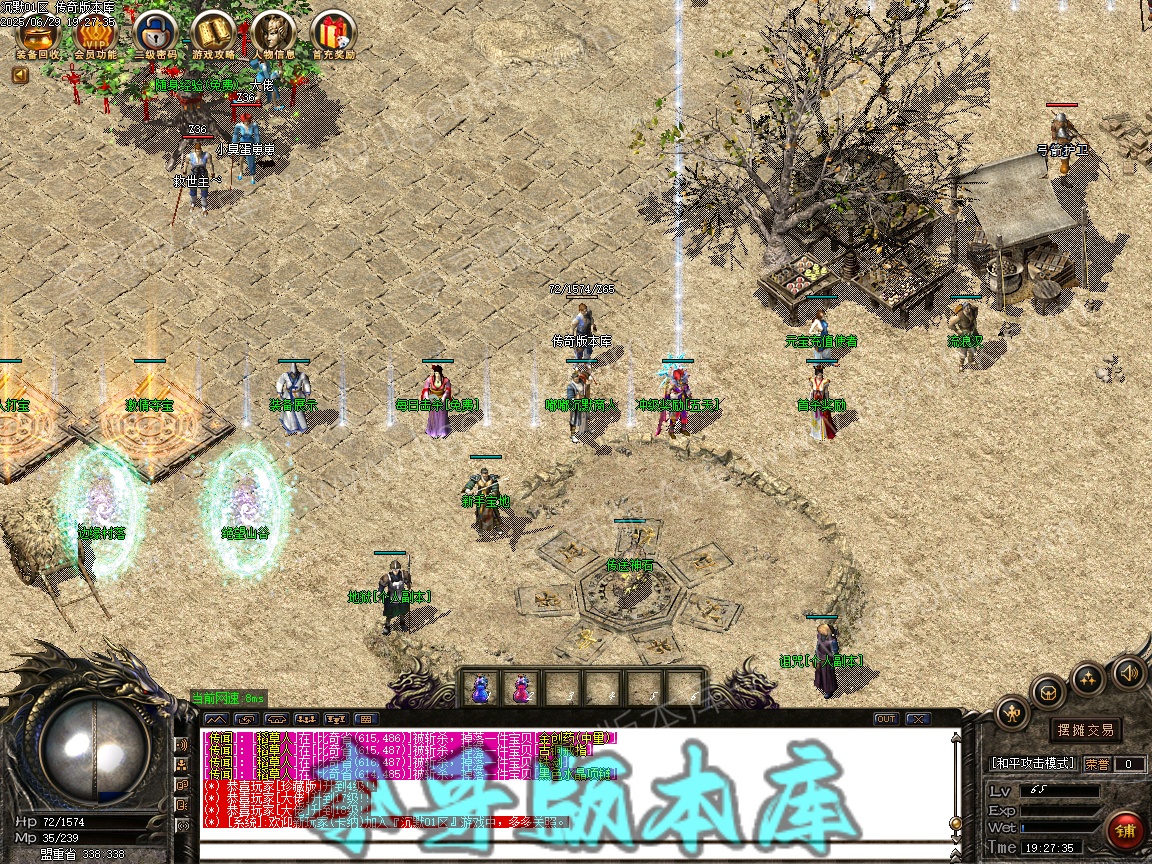Click the 荣誉 honor button
The height and width of the screenshot is (864, 1152).
tap(1097, 764)
